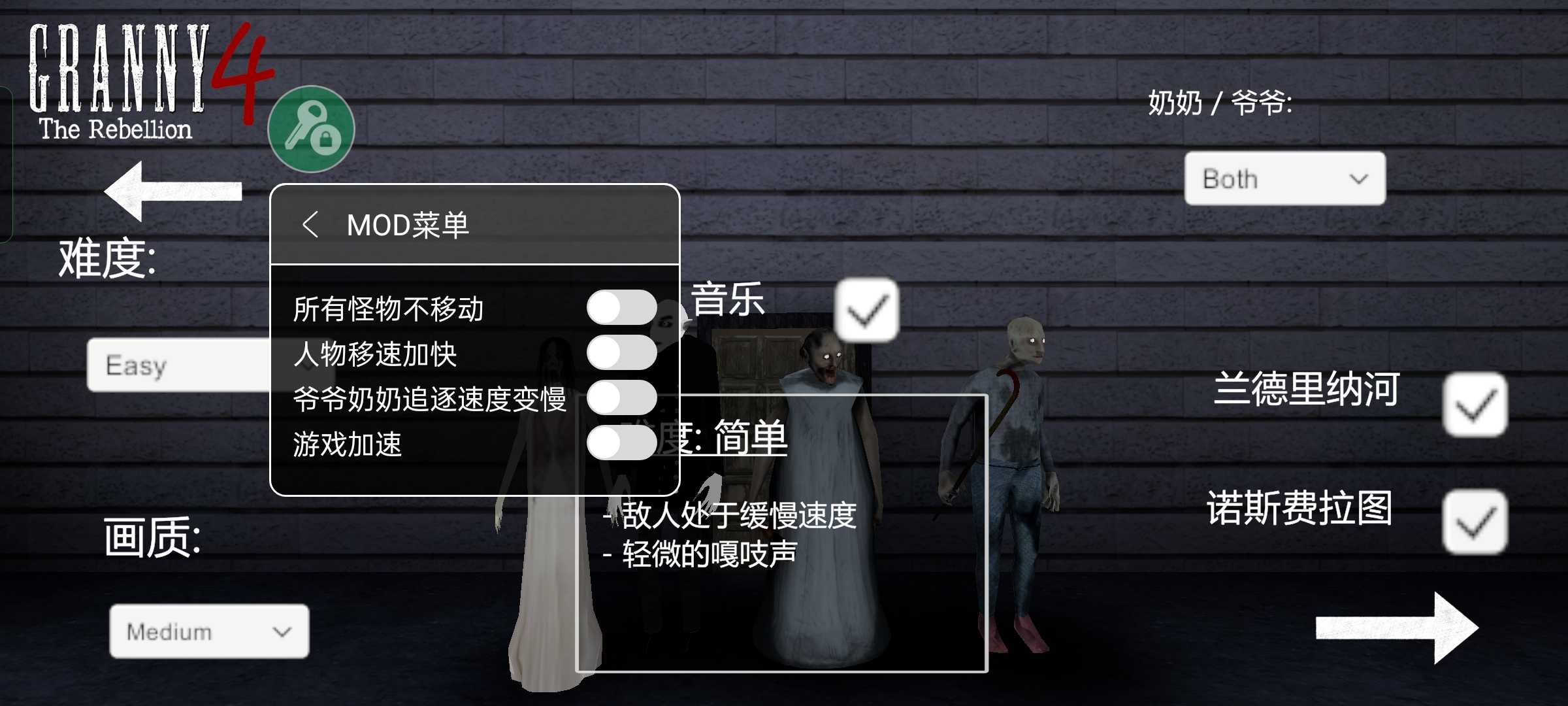Enable 游戏加速 in the MOD menu
Image resolution: width=1568 pixels, height=706 pixels.
pyautogui.click(x=622, y=442)
